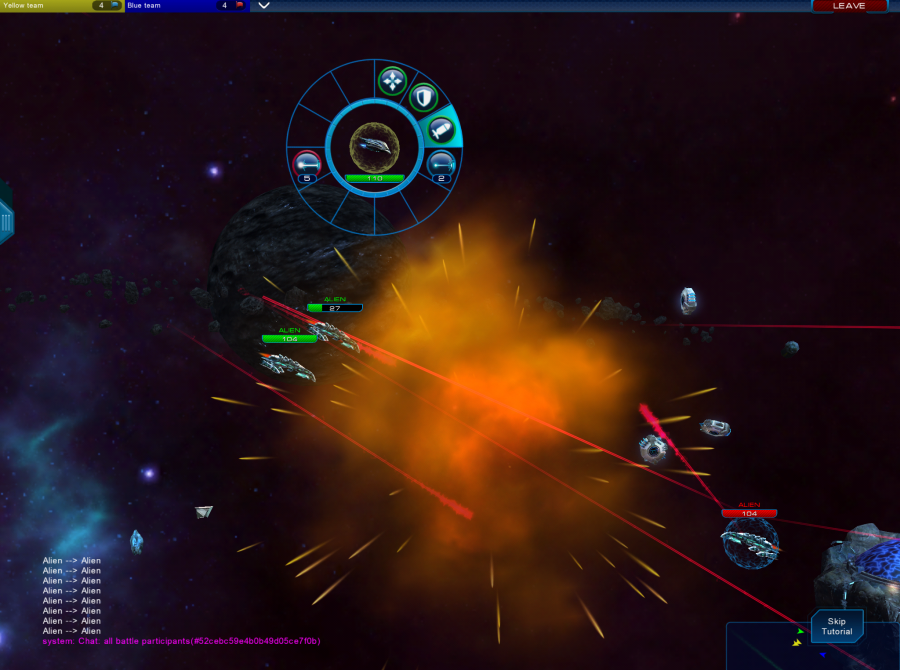900x670 pixels.
Task: Select the ship portrait in the radial menu
Action: (374, 146)
